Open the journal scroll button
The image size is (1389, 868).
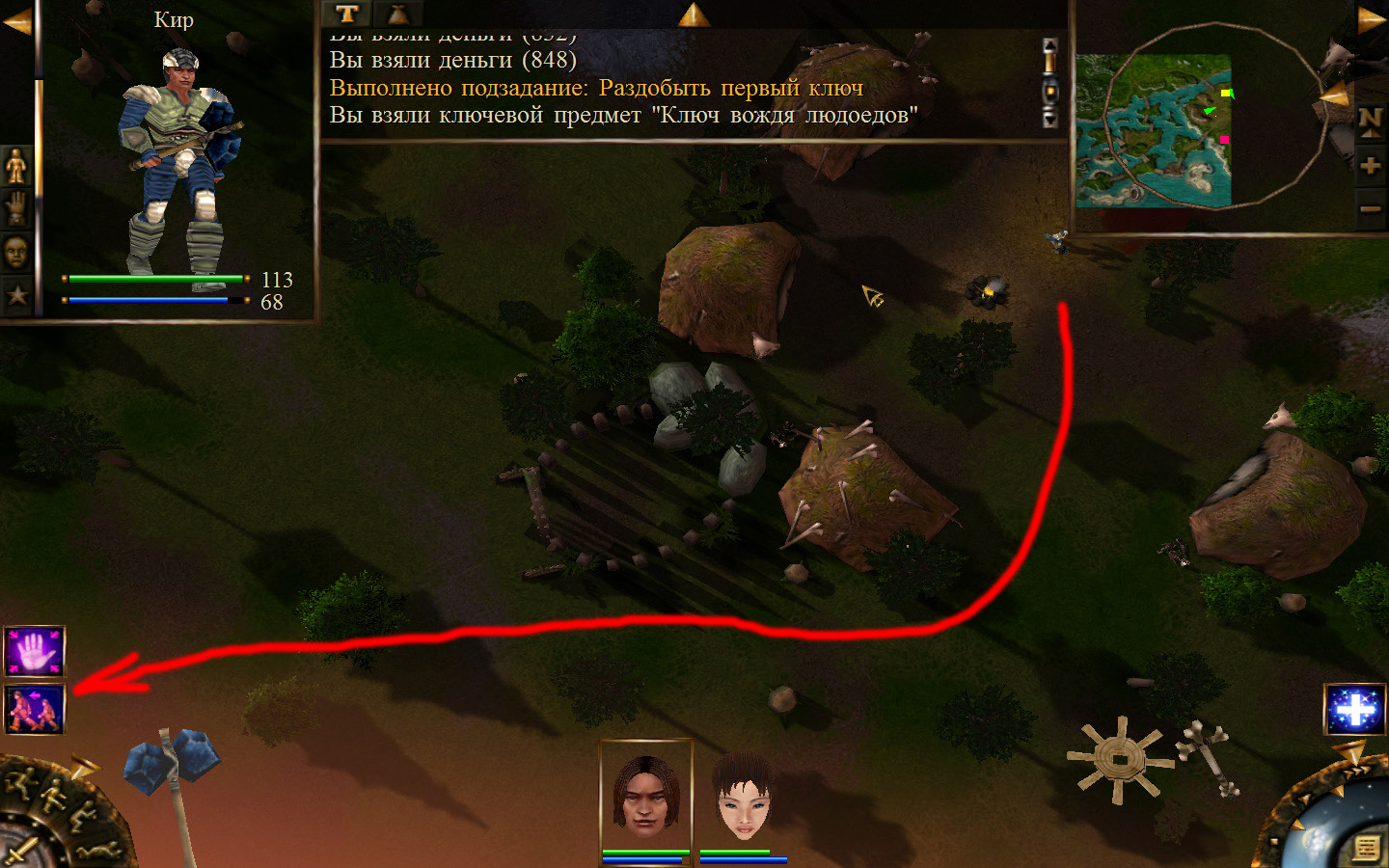pos(1366,847)
